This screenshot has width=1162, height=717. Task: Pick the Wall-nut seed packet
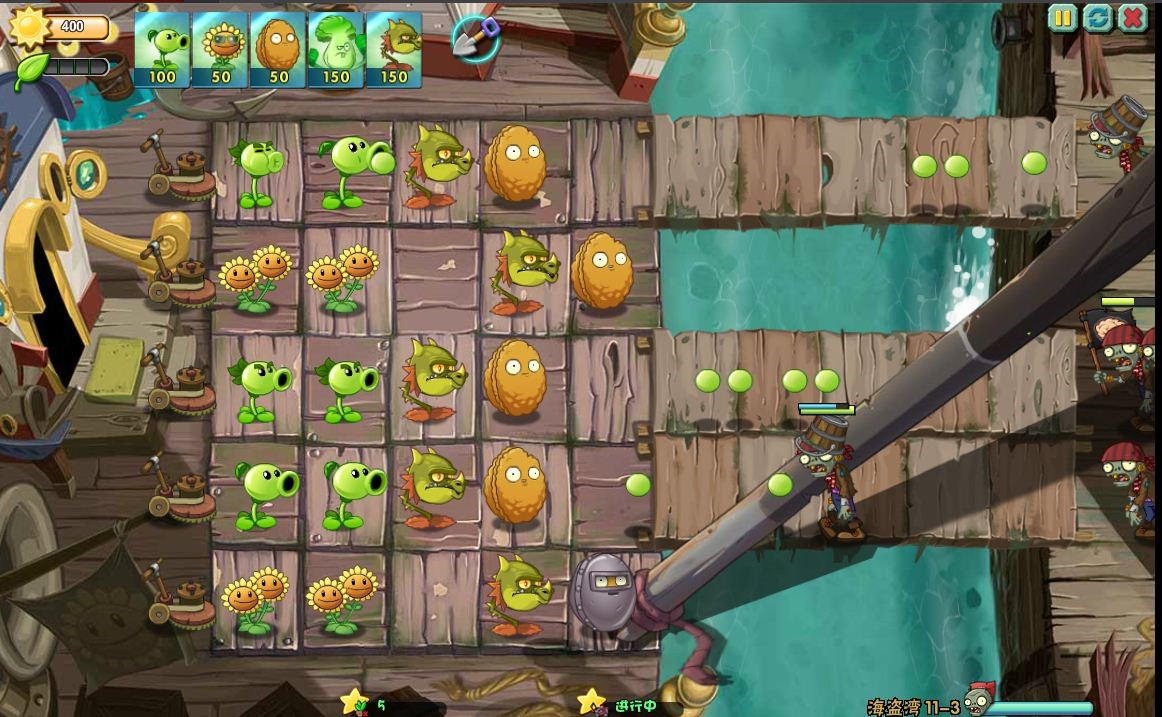pyautogui.click(x=278, y=49)
